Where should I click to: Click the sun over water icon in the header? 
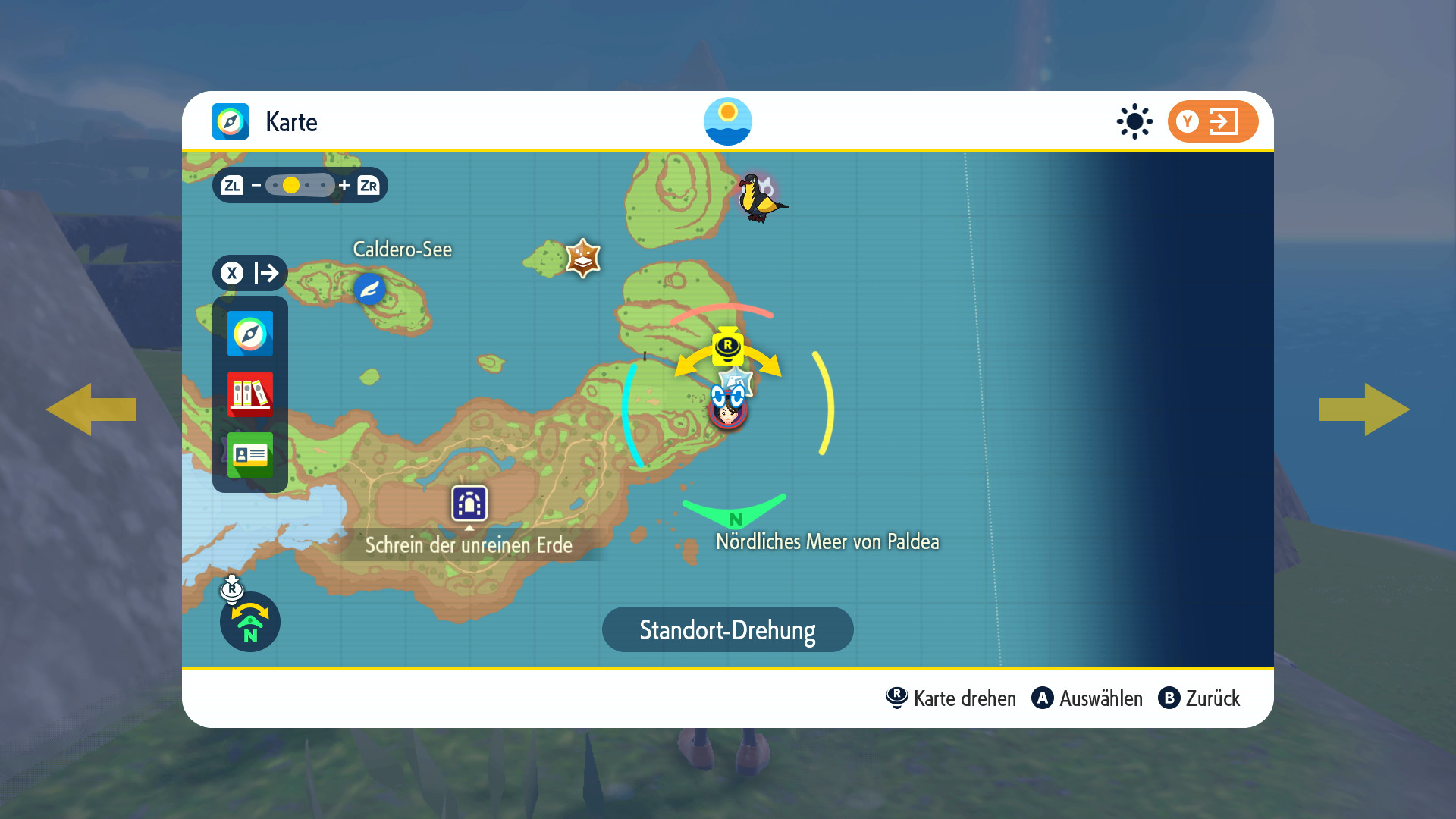(x=727, y=121)
